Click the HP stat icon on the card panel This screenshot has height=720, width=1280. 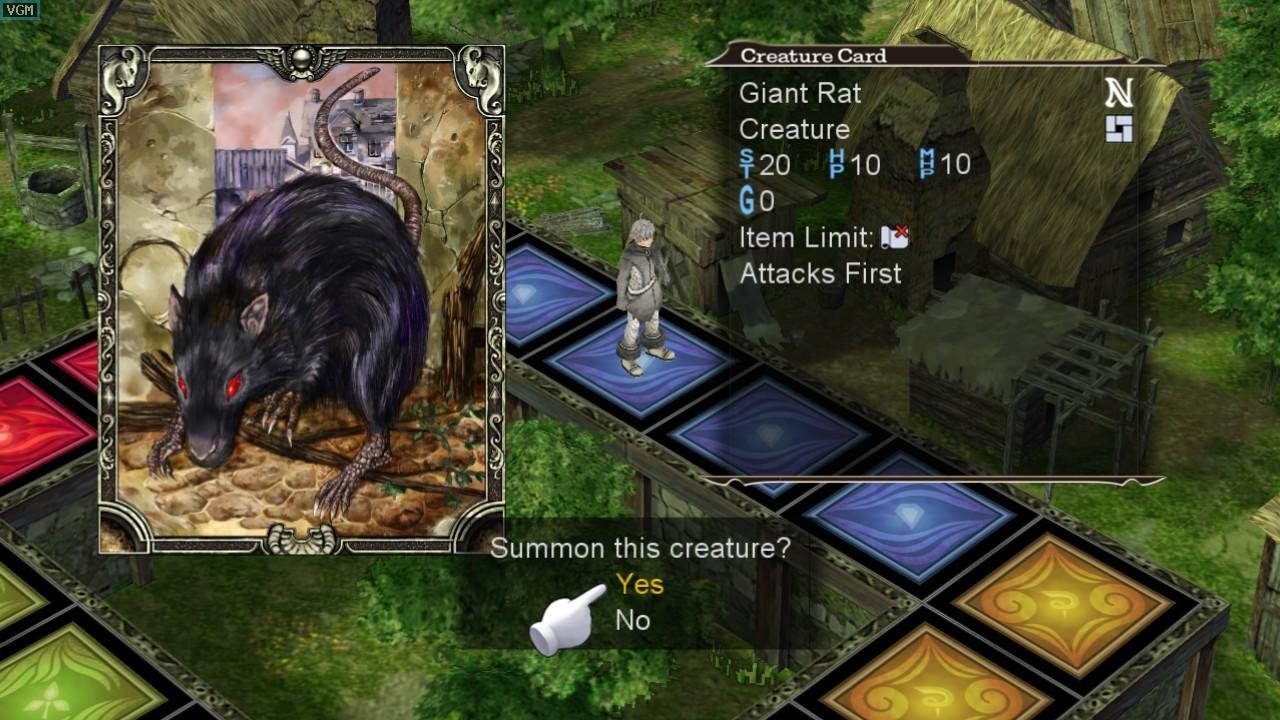tap(835, 163)
